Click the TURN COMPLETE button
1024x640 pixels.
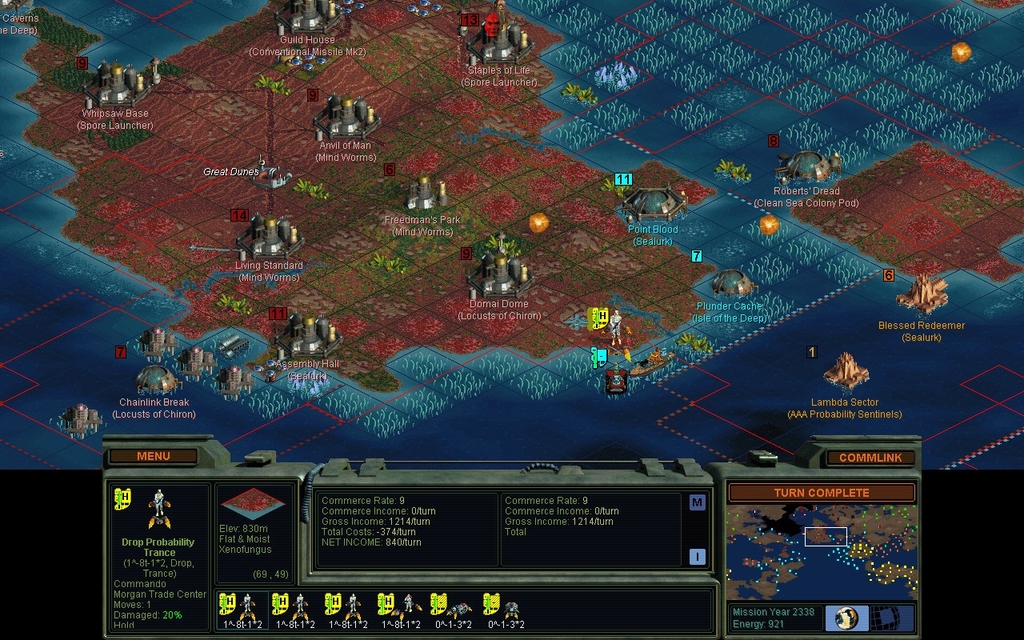point(820,492)
